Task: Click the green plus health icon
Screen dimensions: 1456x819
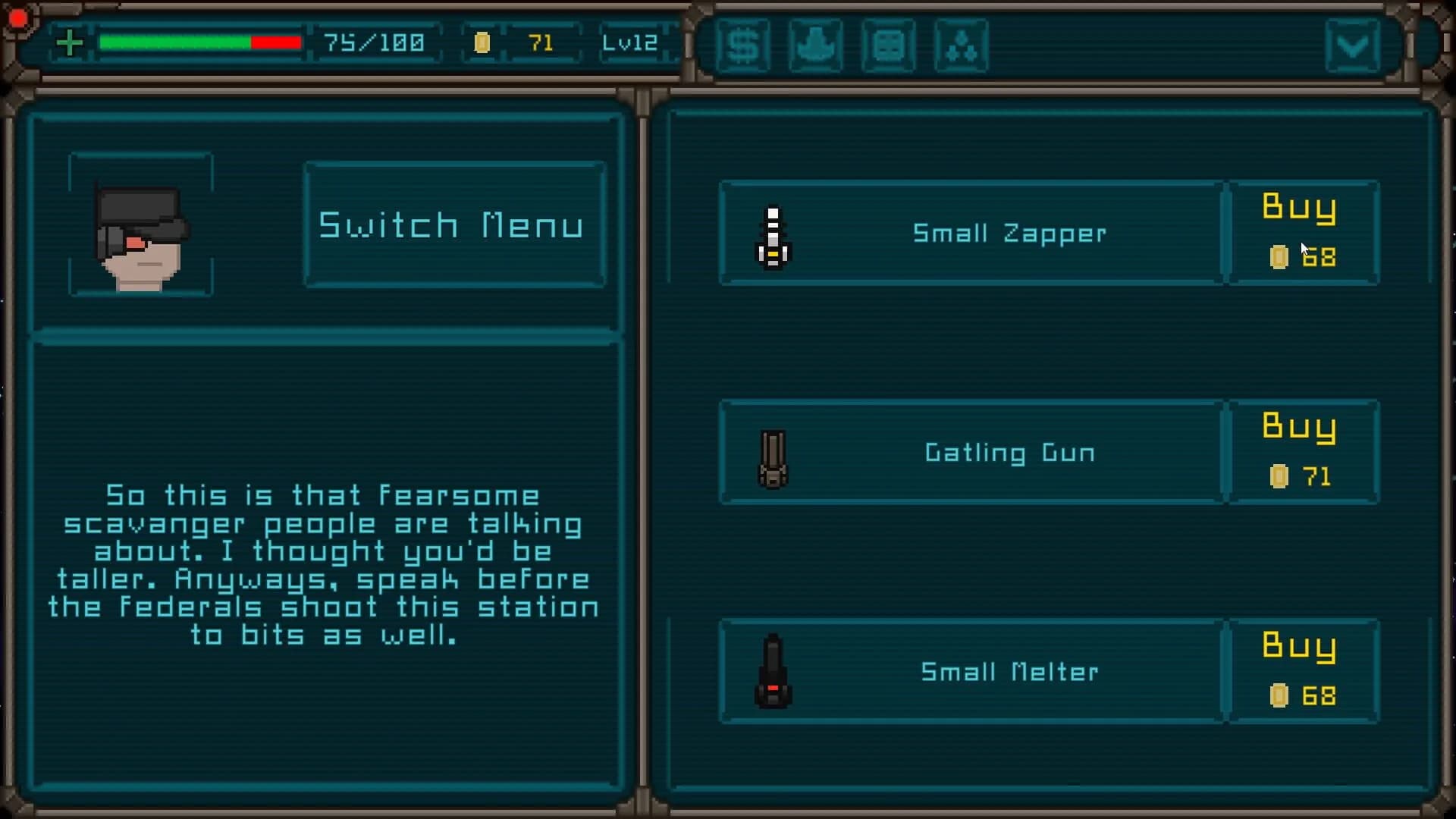Action: click(x=70, y=43)
